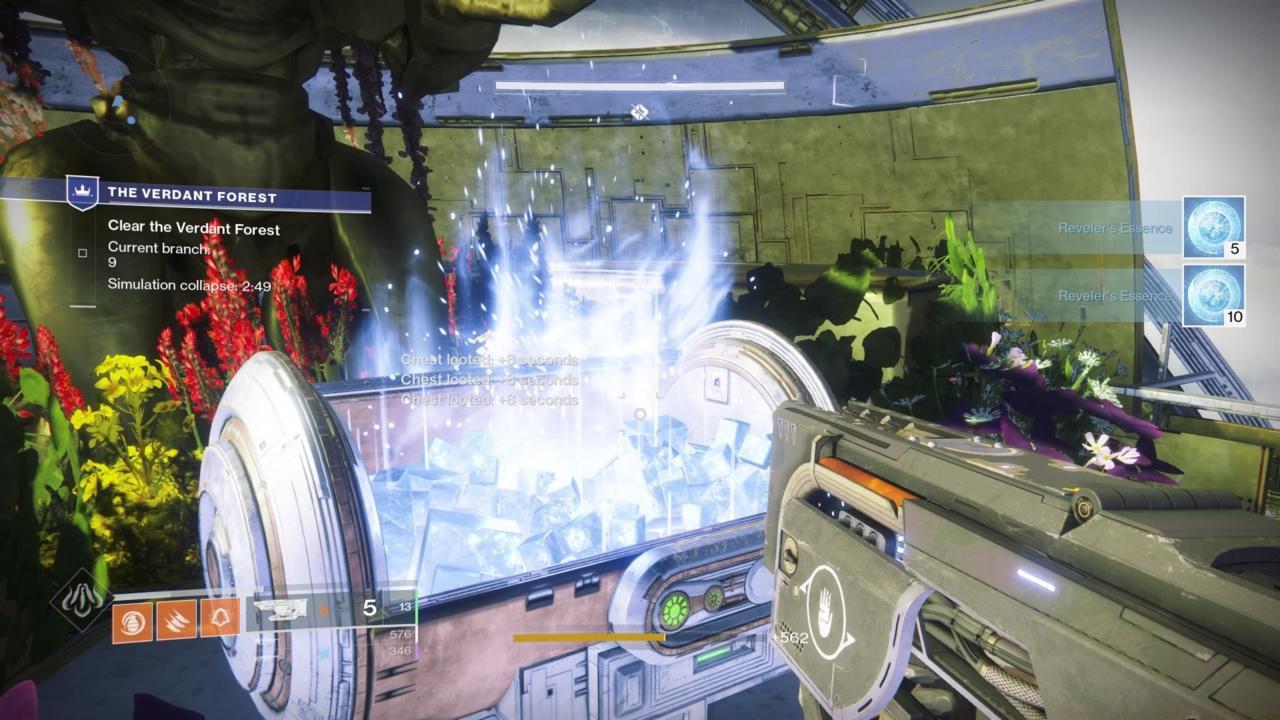Click the crown emblem beside the activity title

point(82,192)
